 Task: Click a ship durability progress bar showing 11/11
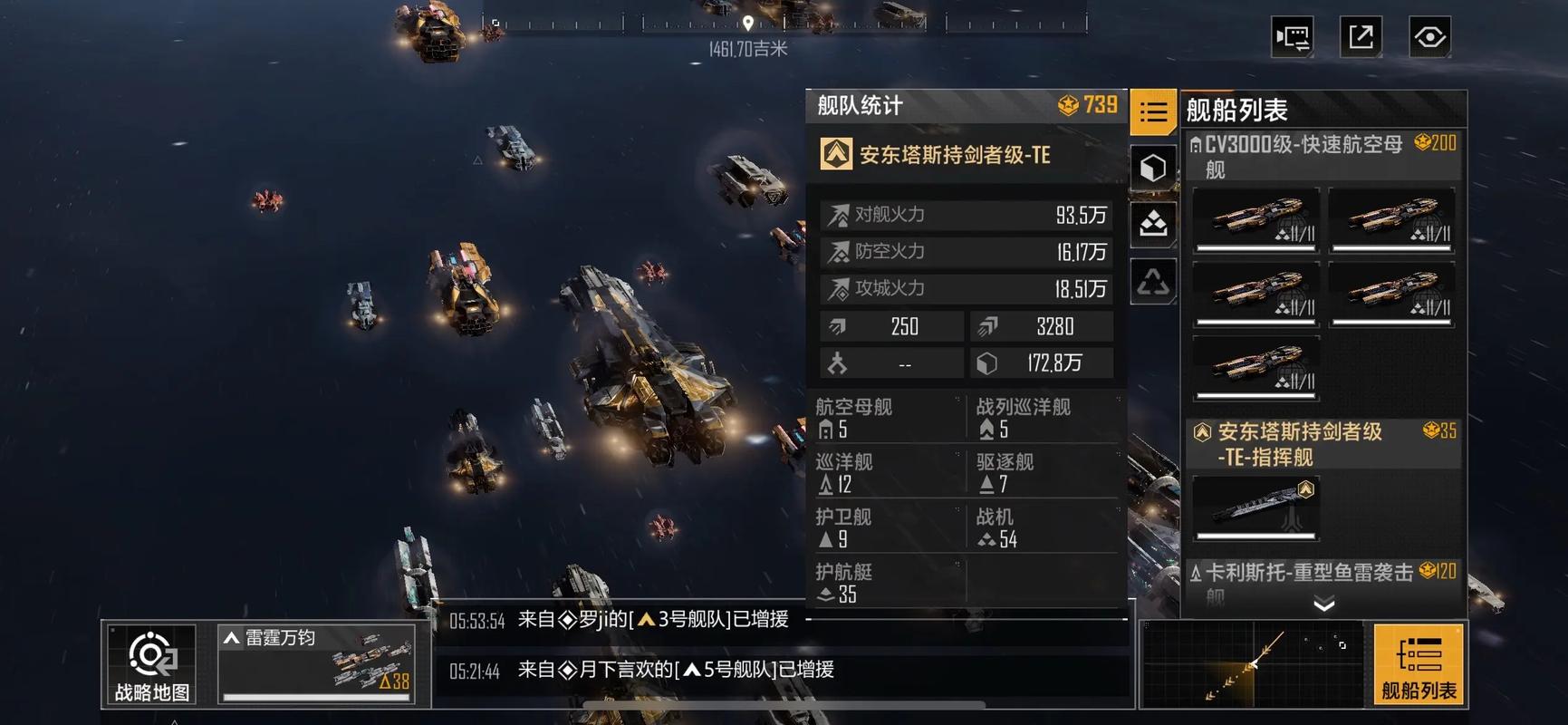[x=1256, y=246]
